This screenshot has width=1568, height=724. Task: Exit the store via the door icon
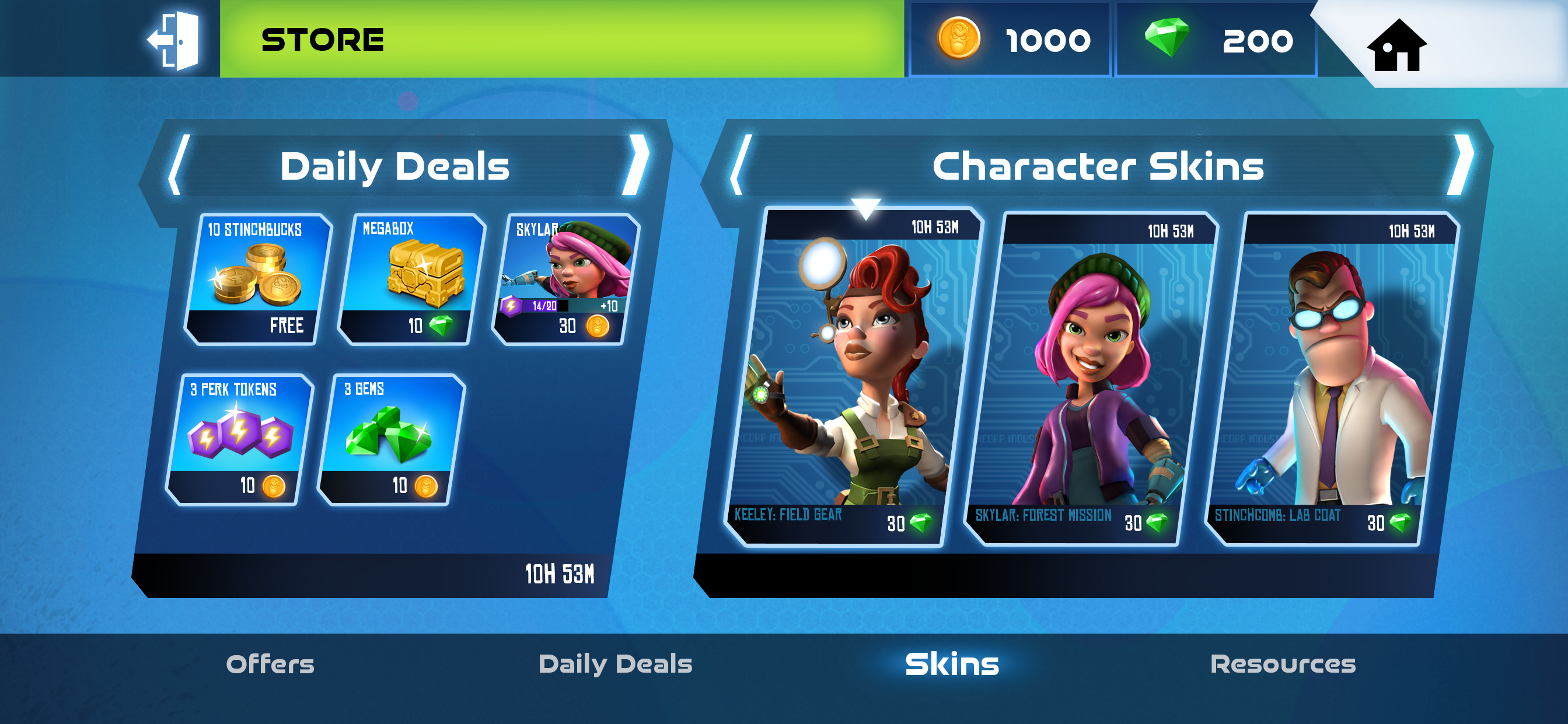coord(174,40)
